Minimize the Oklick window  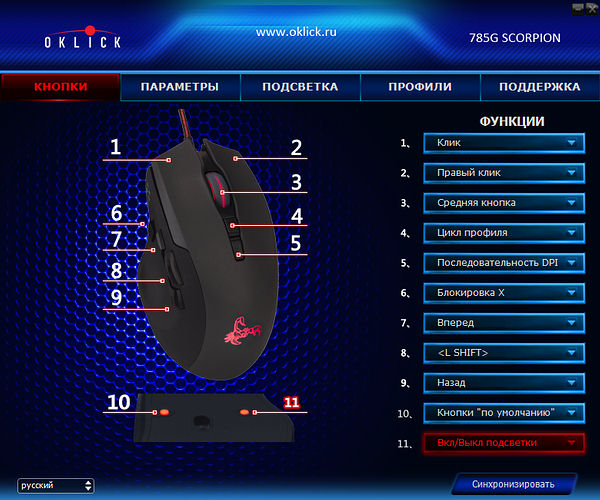(575, 7)
